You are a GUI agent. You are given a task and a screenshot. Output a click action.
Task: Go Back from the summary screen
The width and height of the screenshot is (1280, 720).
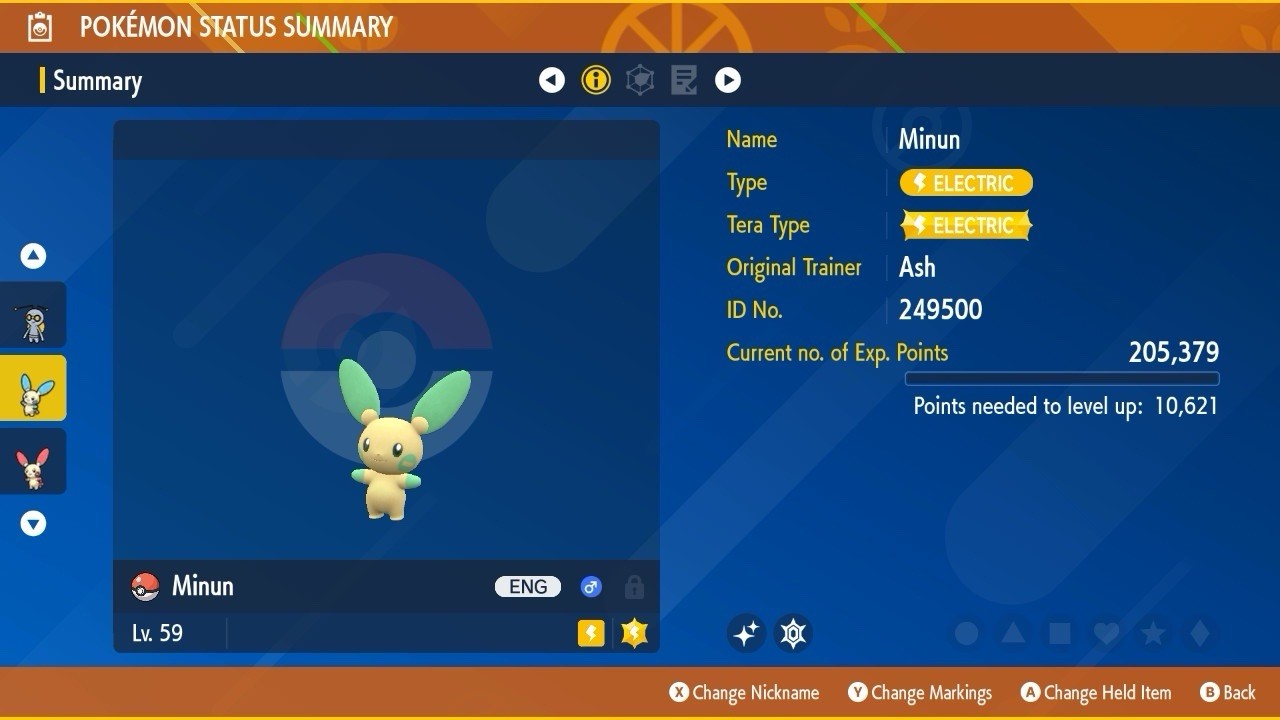coord(1227,692)
